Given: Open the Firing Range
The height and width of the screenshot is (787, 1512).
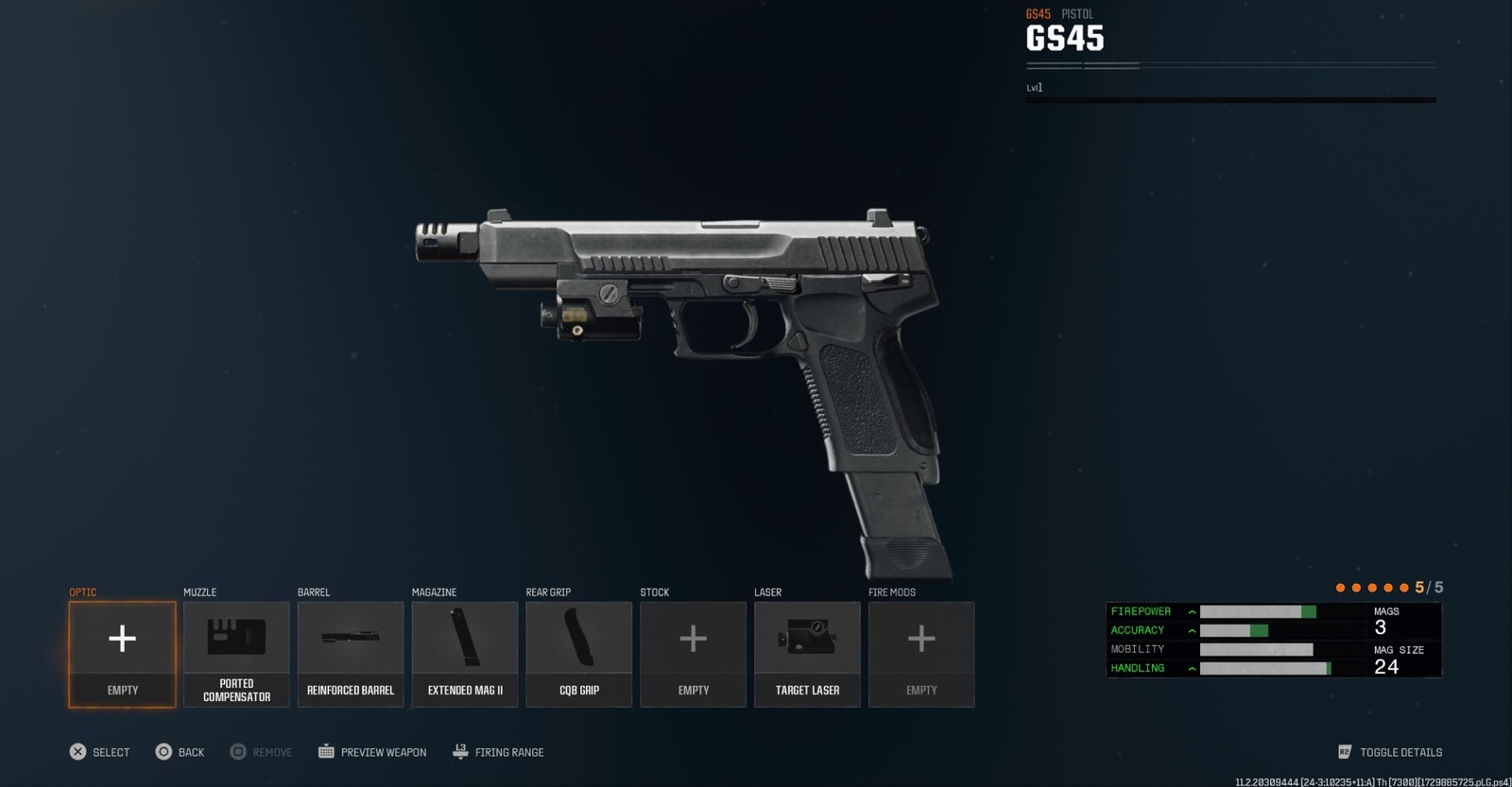Looking at the screenshot, I should click(x=496, y=752).
